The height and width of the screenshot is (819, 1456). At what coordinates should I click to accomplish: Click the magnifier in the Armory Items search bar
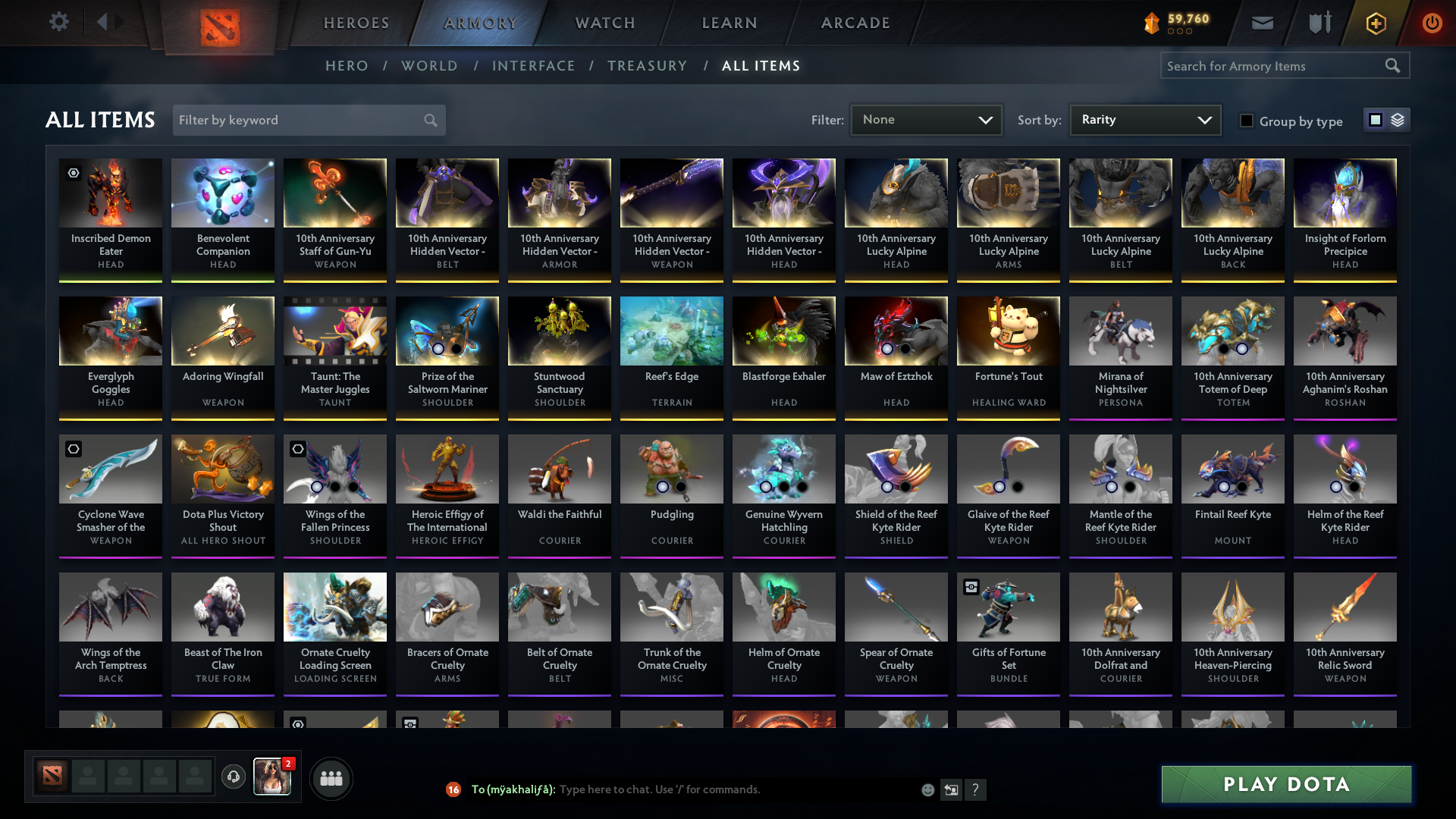tap(1393, 65)
